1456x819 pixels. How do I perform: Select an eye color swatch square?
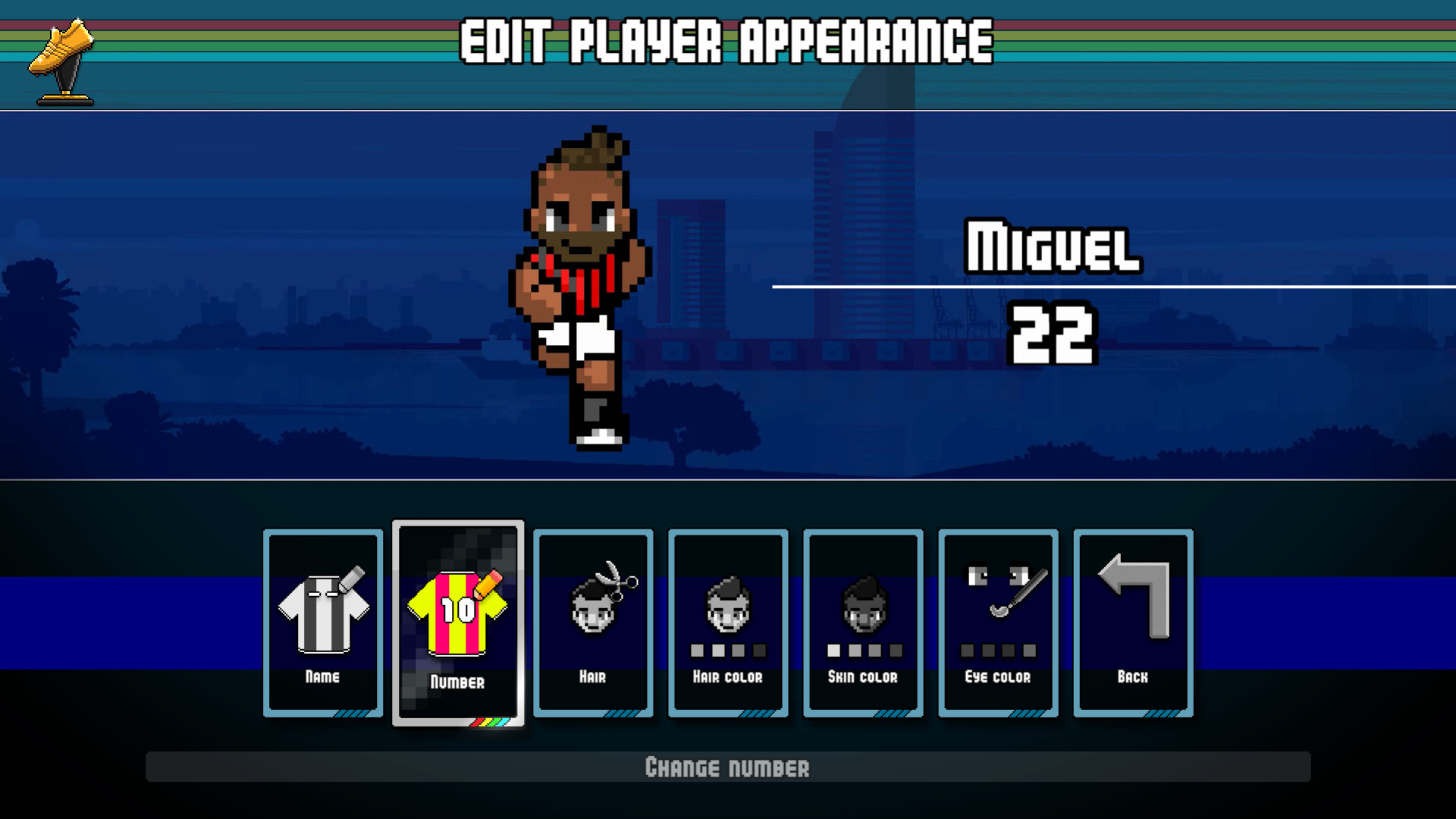point(968,650)
